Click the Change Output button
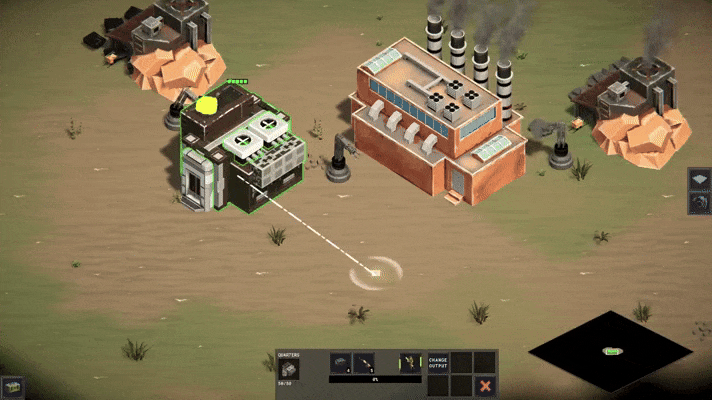The image size is (712, 400). (438, 361)
